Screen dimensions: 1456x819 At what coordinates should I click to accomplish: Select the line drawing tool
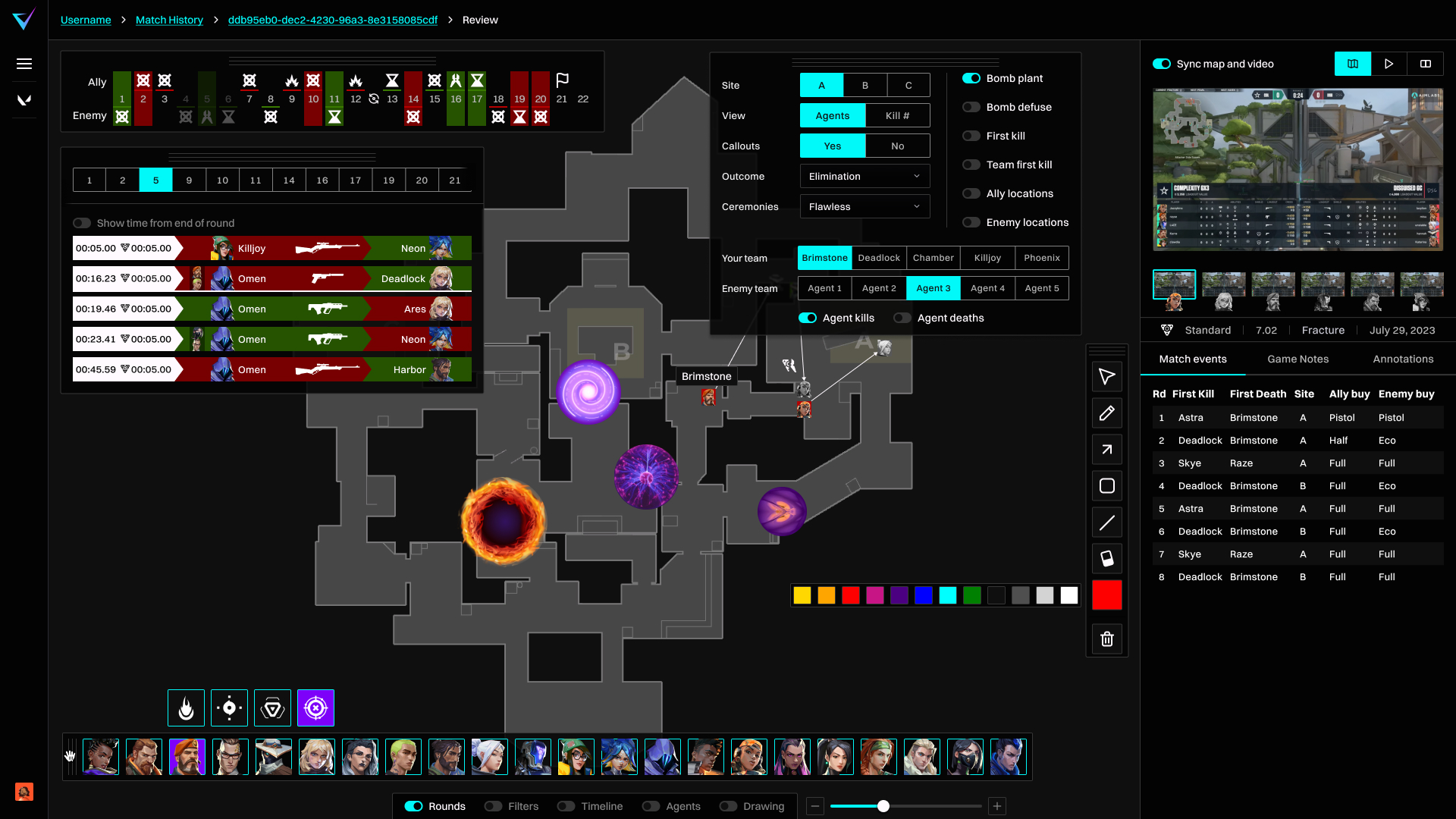(1107, 522)
